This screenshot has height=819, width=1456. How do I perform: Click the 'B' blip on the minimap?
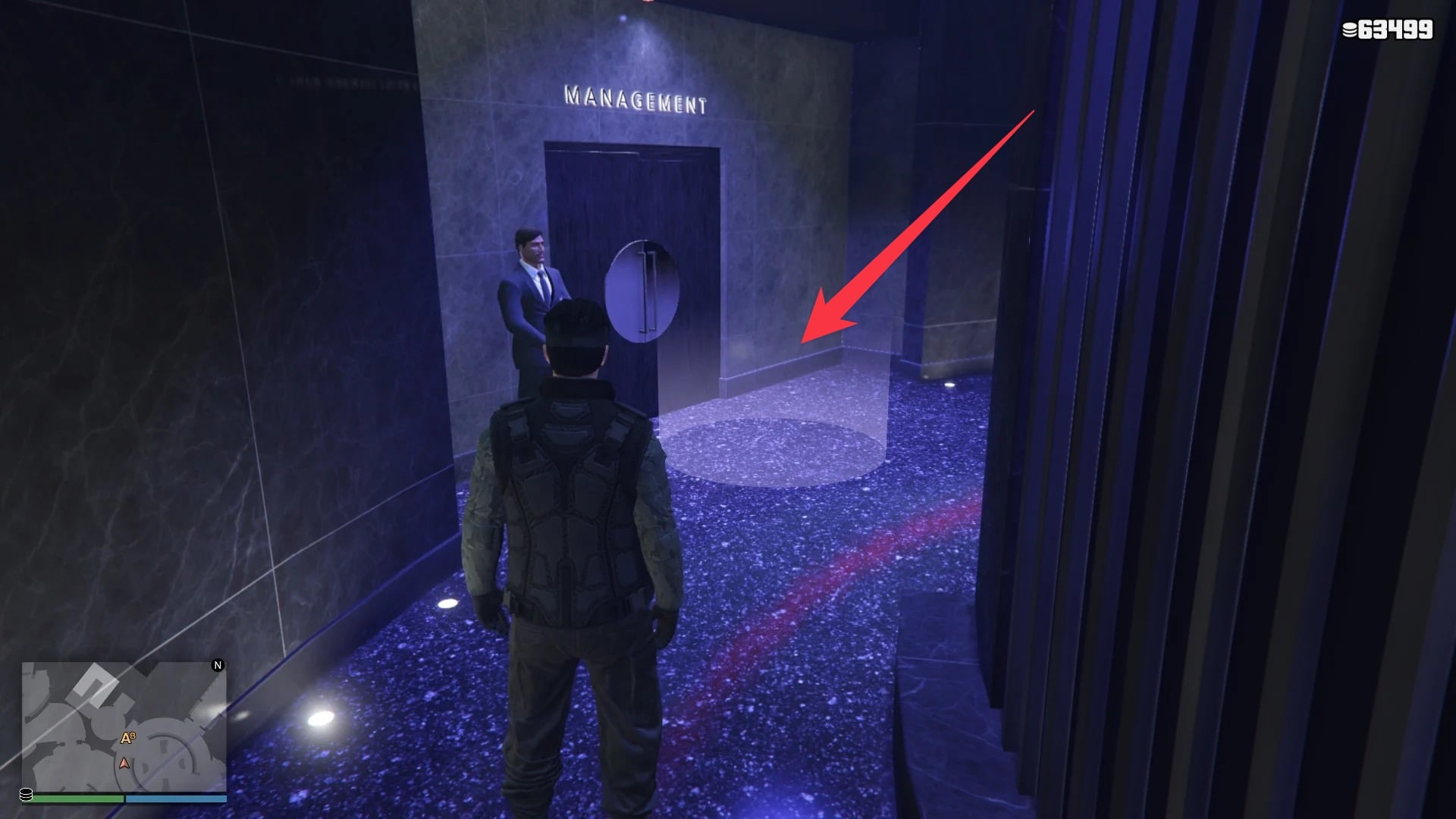point(133,735)
